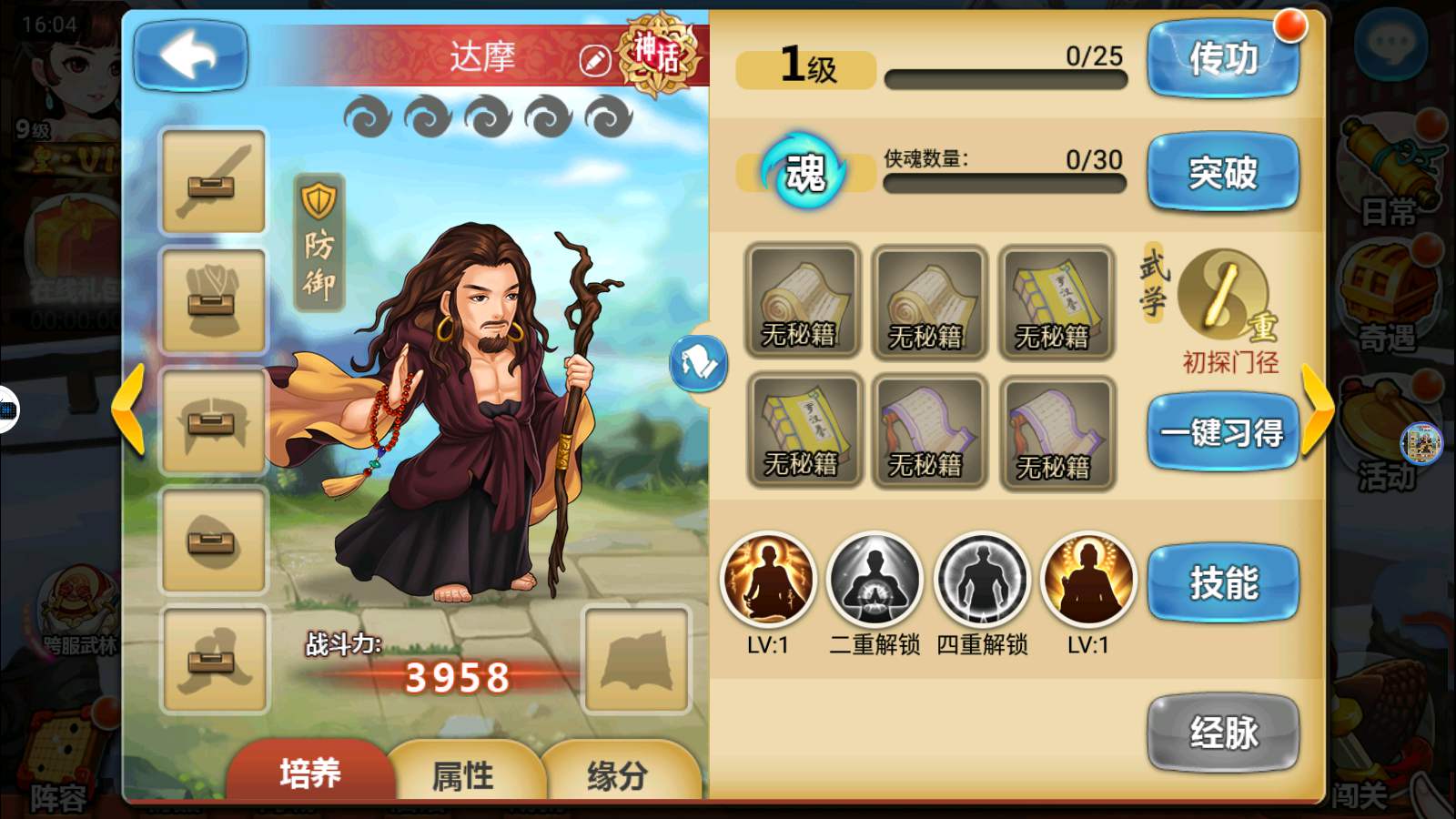Select the 二重解锁 locked skill icon

click(x=875, y=580)
